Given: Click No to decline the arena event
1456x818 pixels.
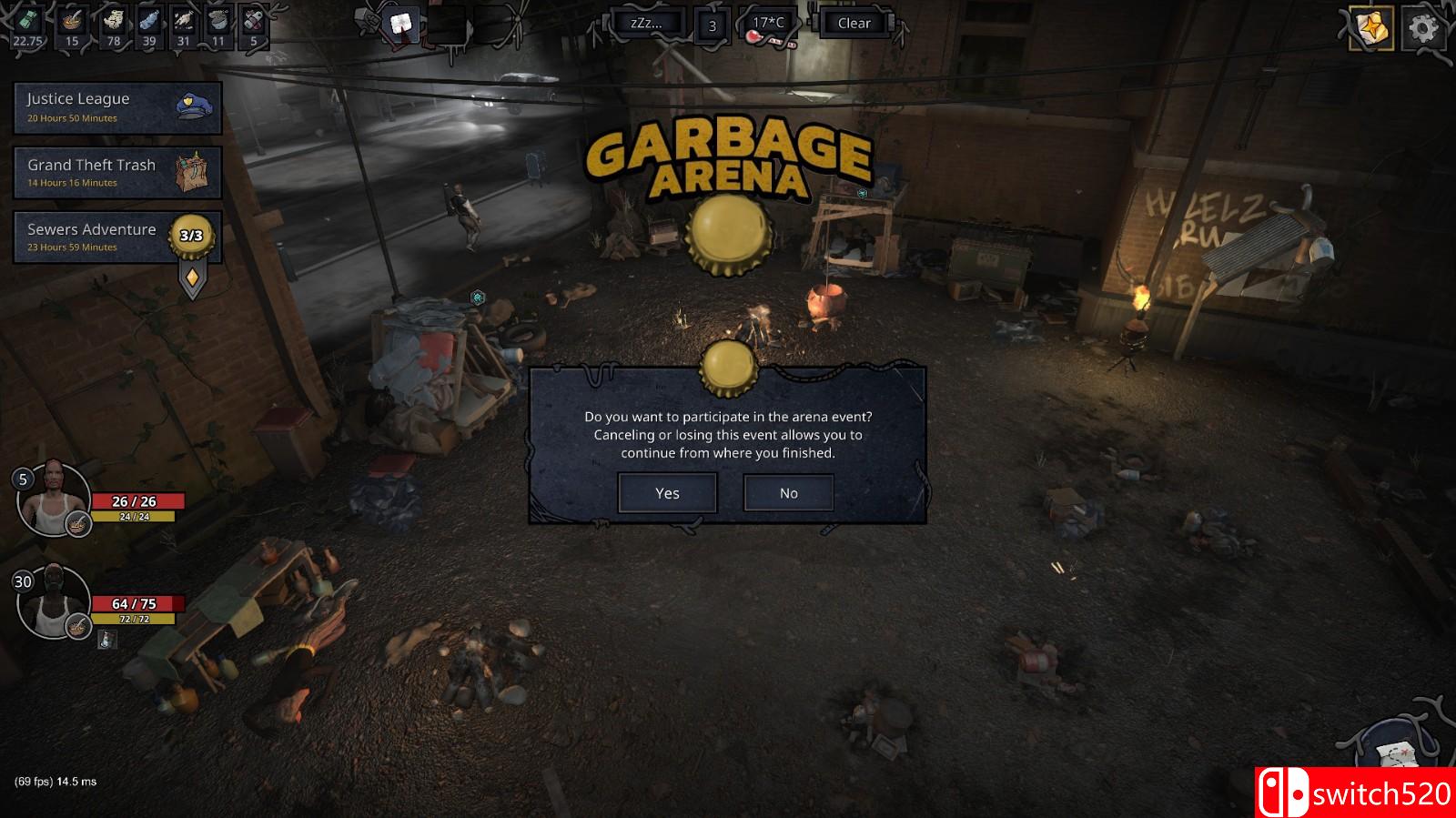Looking at the screenshot, I should point(788,492).
